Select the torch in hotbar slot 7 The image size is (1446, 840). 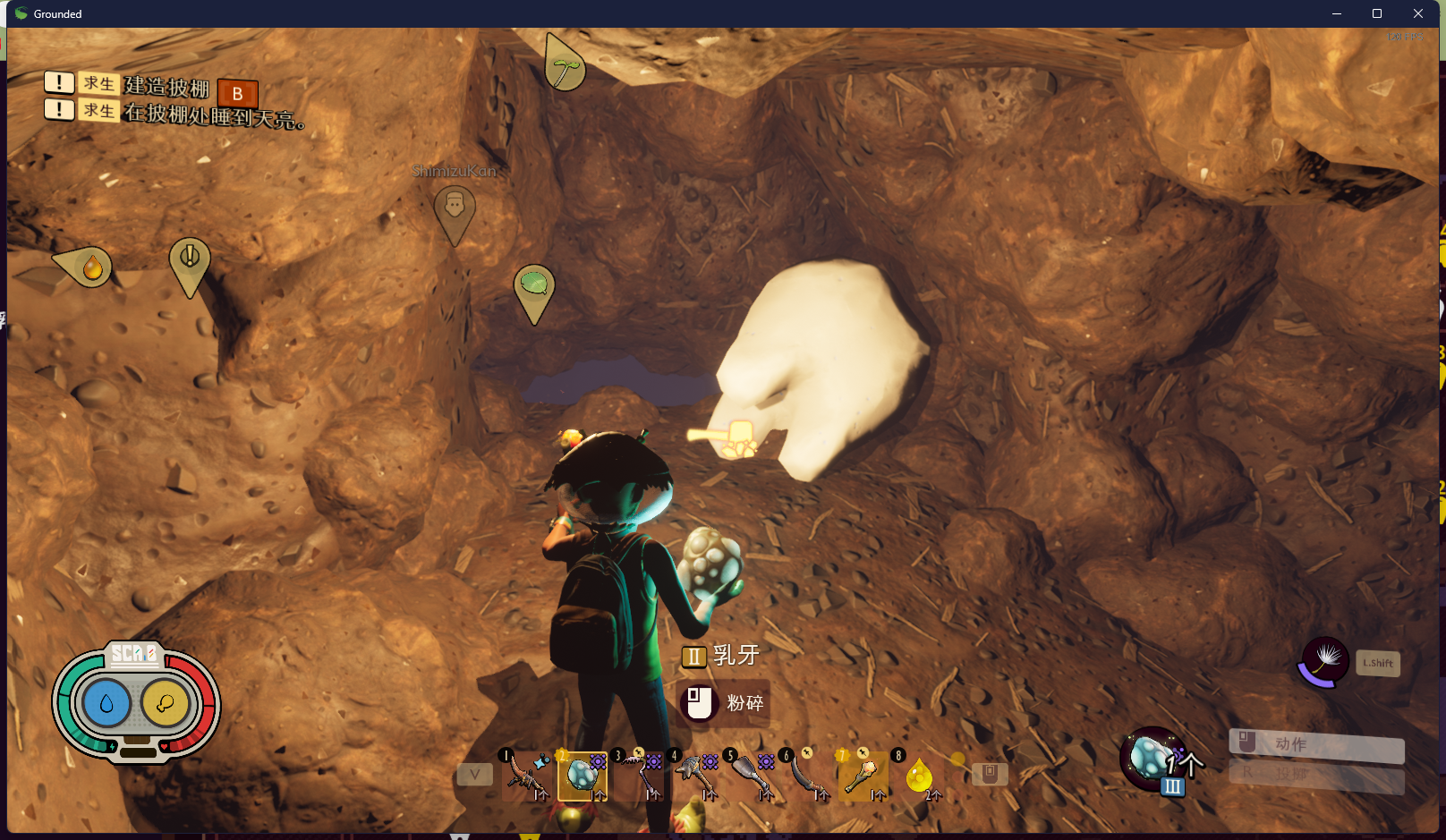[x=863, y=775]
